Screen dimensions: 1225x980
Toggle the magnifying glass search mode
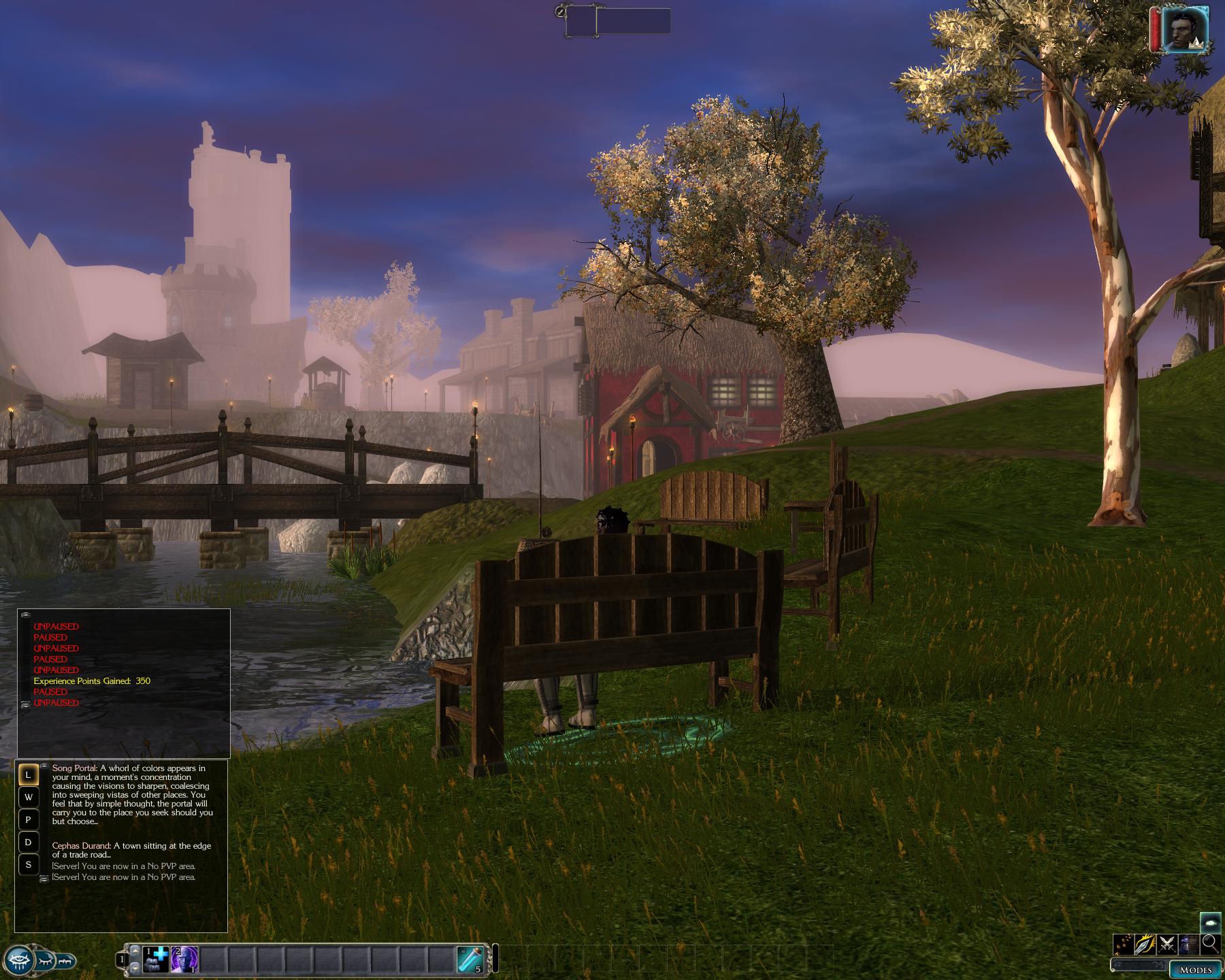coord(1210,944)
